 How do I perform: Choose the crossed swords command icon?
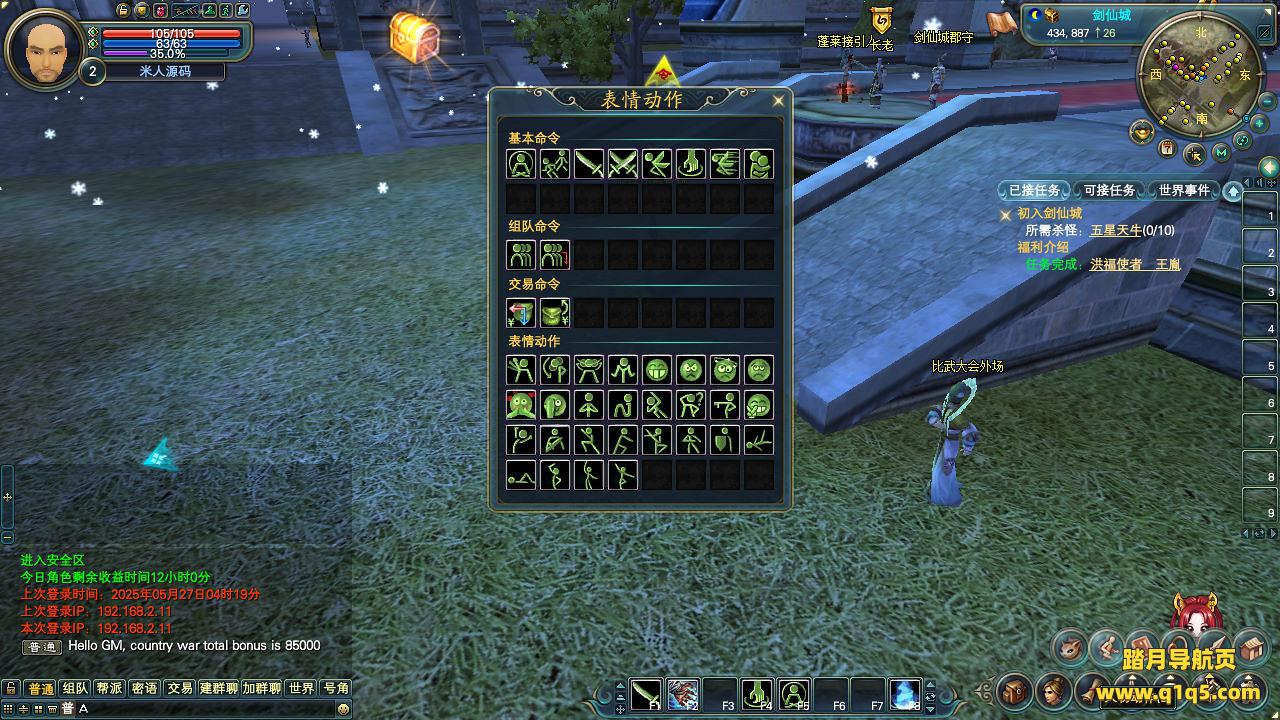pyautogui.click(x=623, y=164)
